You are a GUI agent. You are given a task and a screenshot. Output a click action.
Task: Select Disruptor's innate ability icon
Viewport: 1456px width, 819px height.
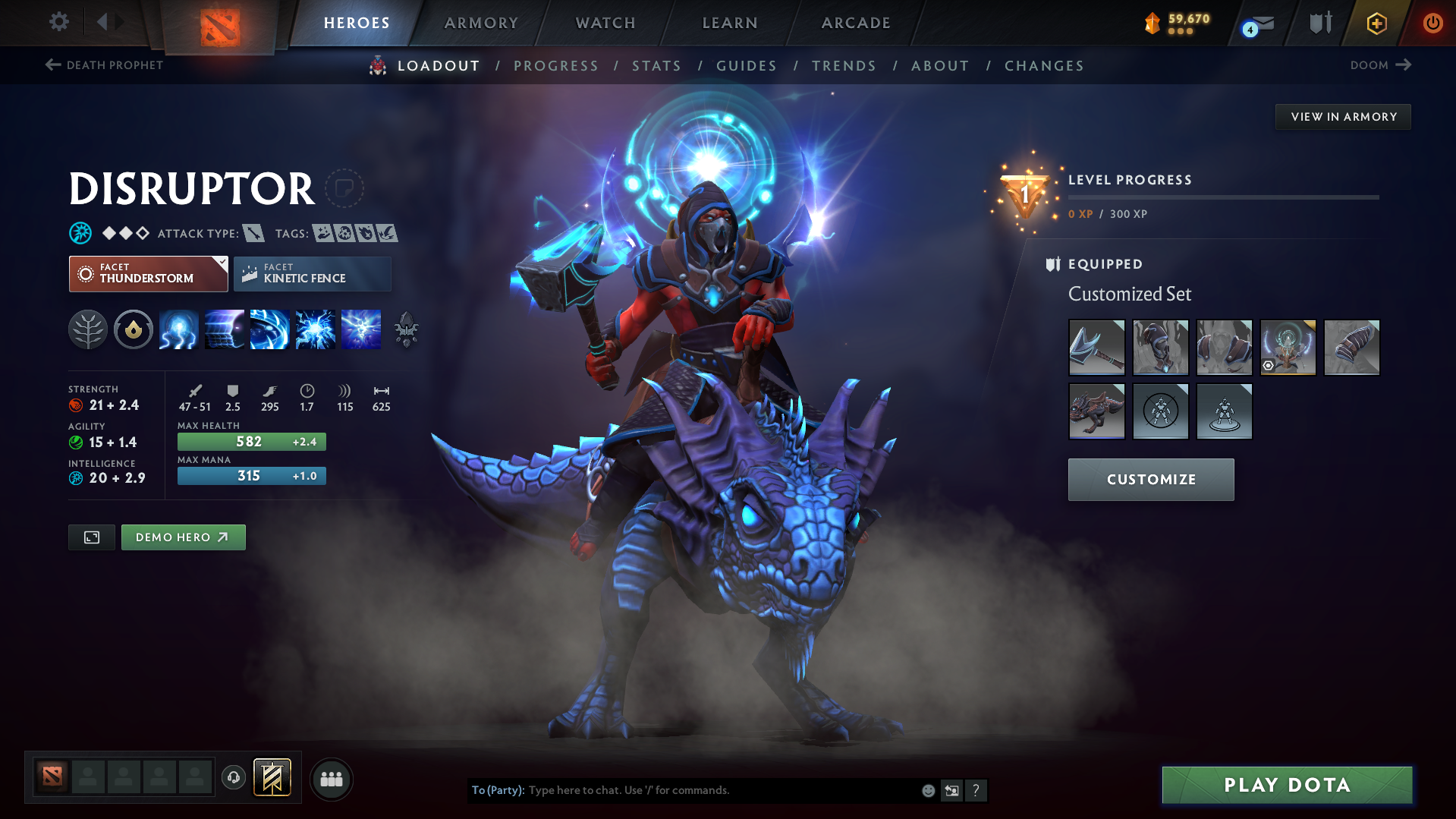134,329
